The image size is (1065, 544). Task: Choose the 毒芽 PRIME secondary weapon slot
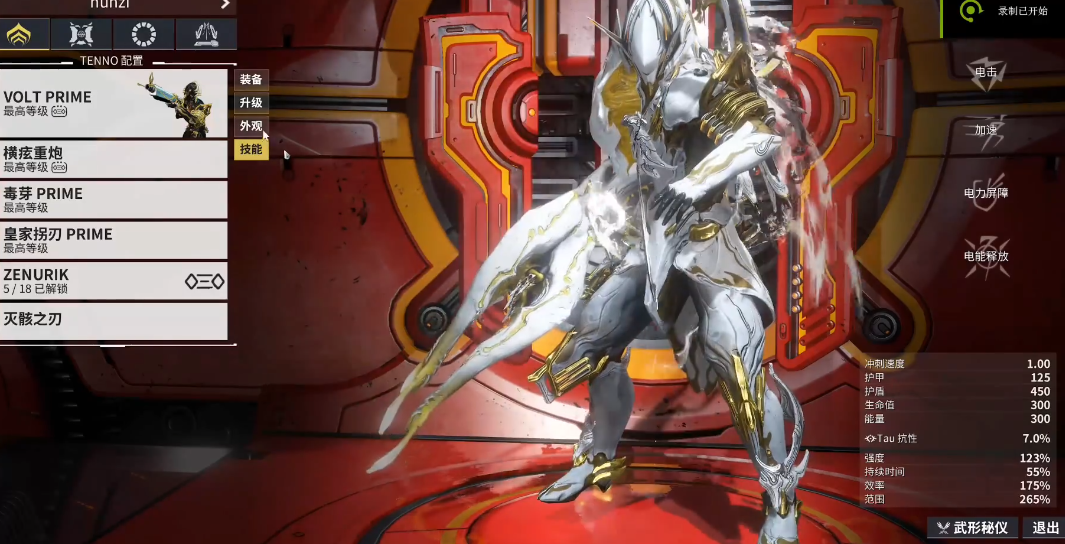(x=113, y=200)
